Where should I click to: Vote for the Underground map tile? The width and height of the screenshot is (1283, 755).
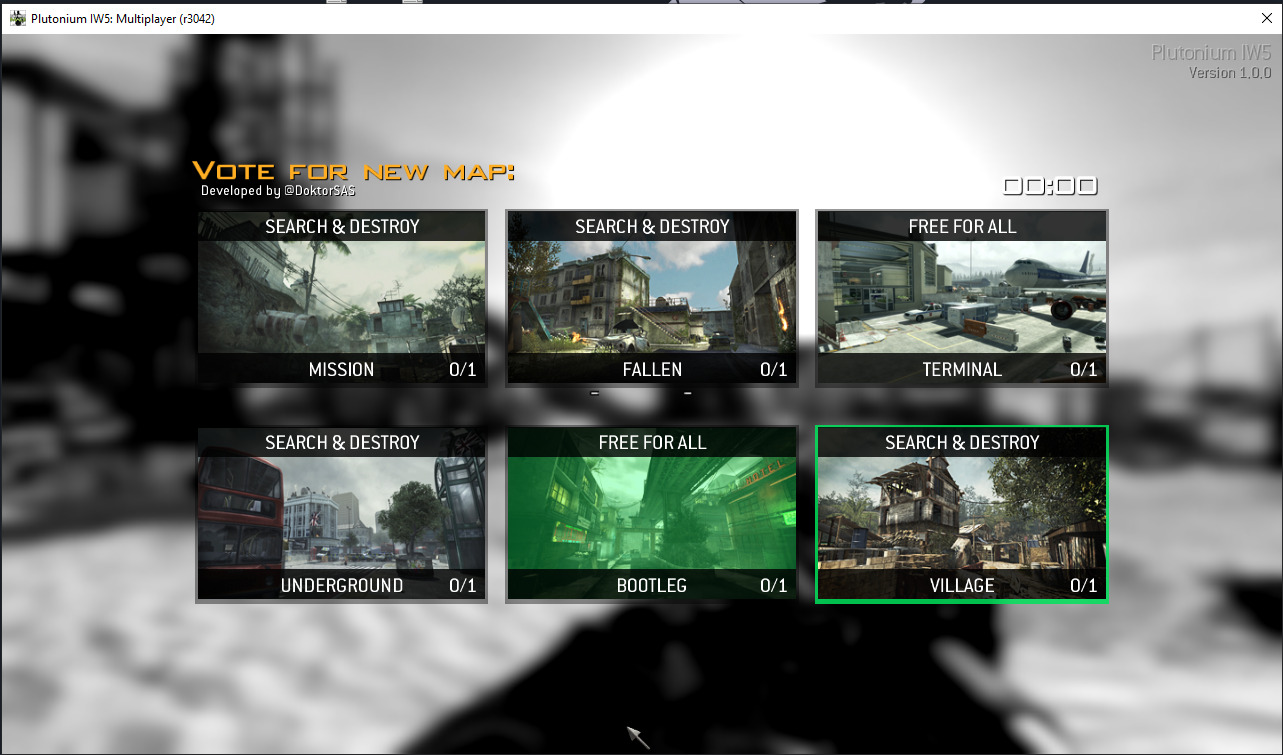pyautogui.click(x=342, y=514)
